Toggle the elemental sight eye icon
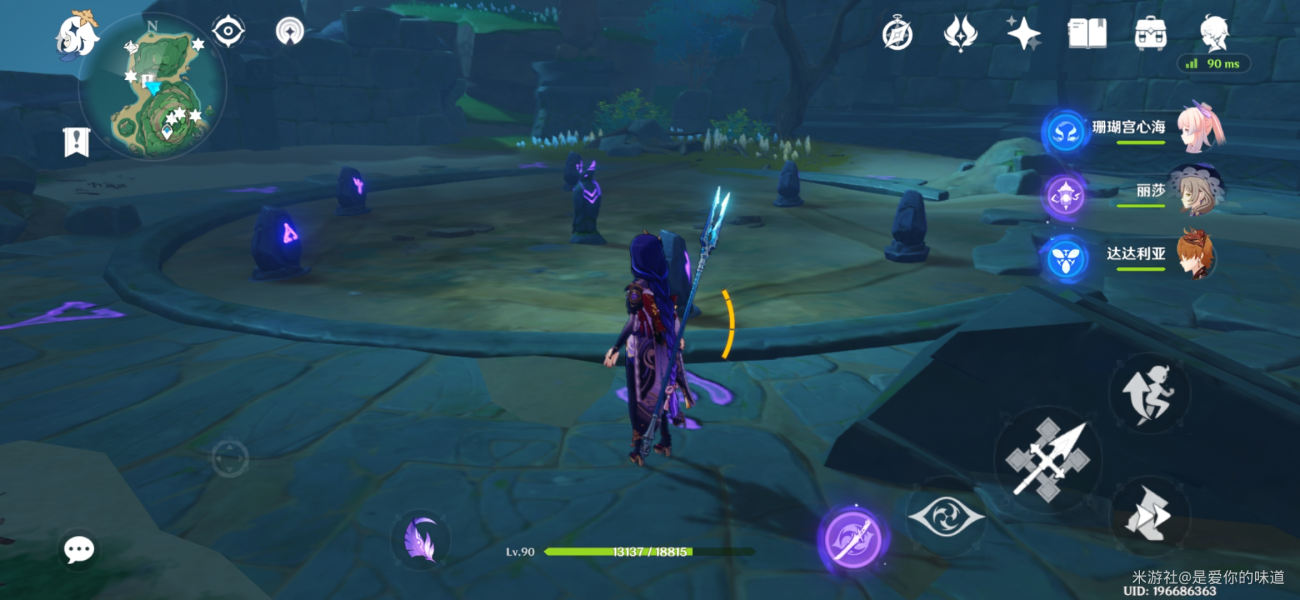The image size is (1300, 600). click(229, 32)
